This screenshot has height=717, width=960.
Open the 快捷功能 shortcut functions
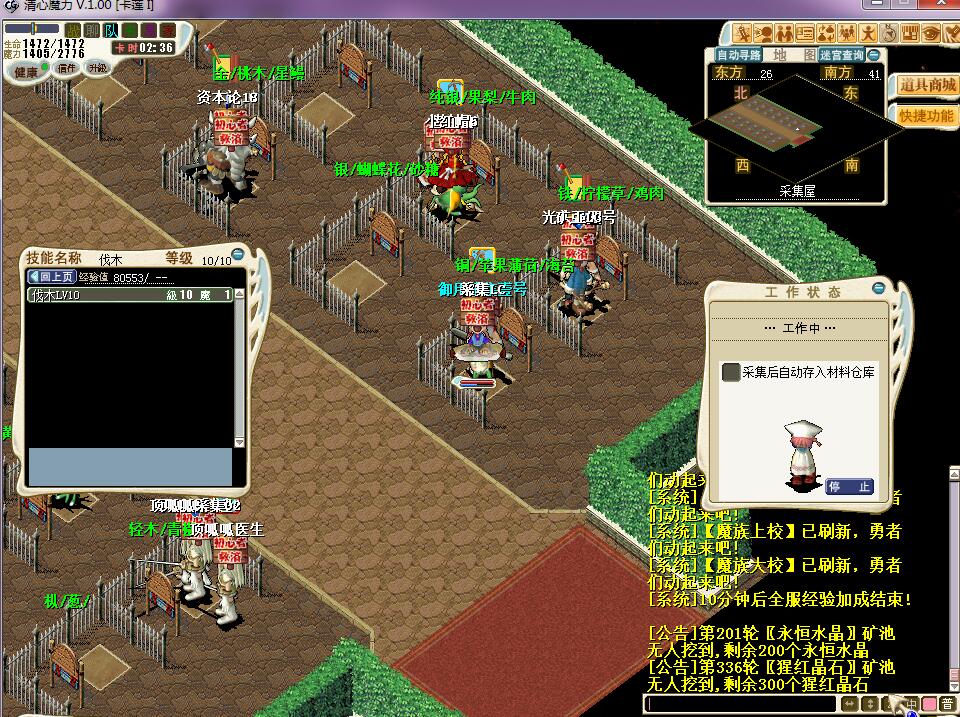pos(926,115)
